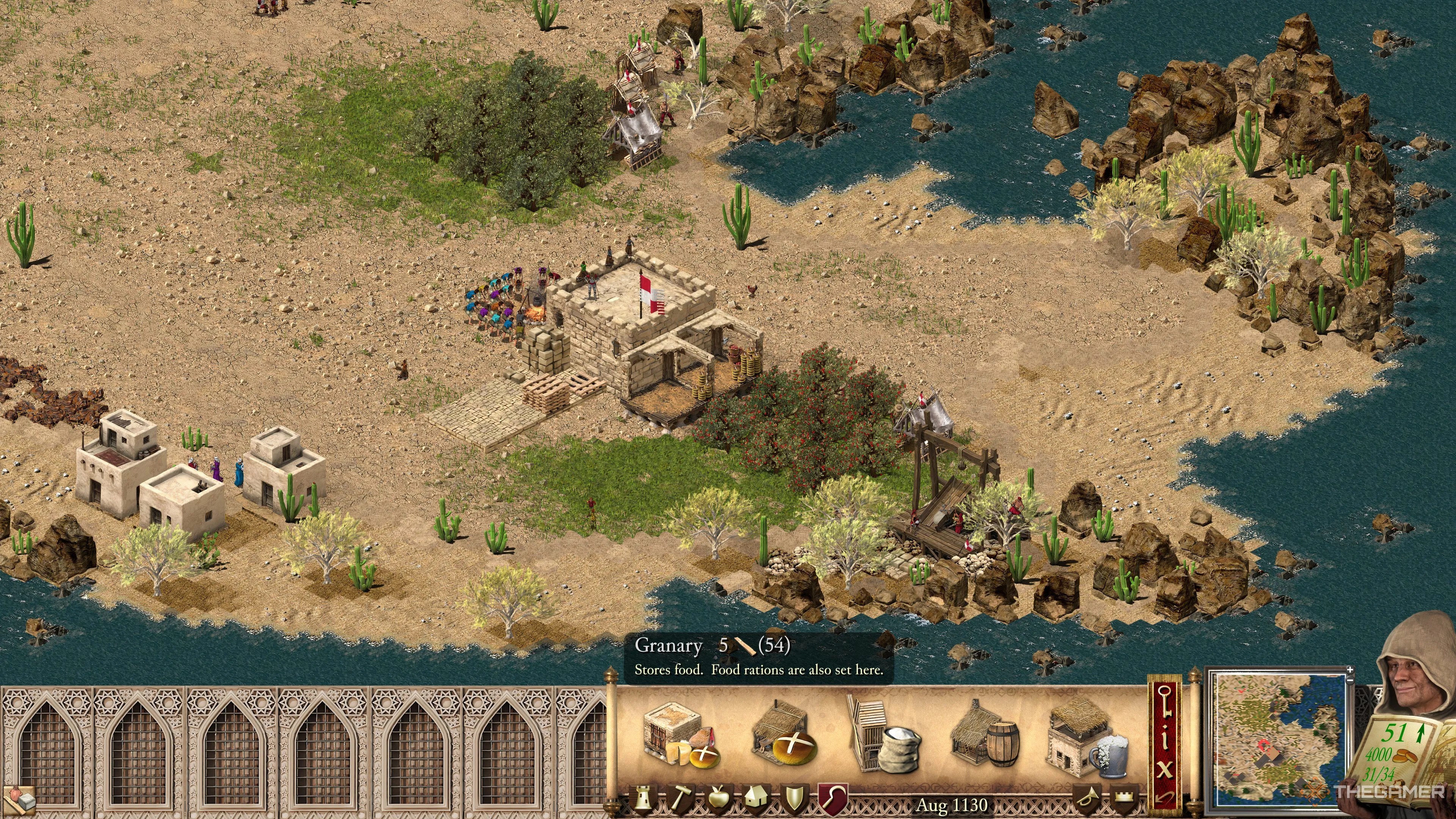Zoom in the minimap with plus button
The image size is (1456, 819).
pyautogui.click(x=1350, y=670)
